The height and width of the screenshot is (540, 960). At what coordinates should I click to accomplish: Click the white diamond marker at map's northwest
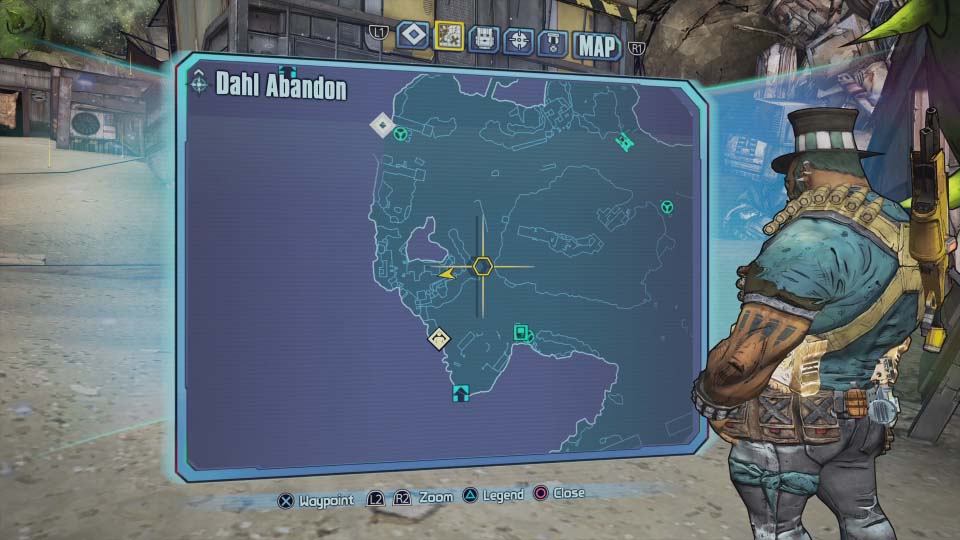(382, 125)
